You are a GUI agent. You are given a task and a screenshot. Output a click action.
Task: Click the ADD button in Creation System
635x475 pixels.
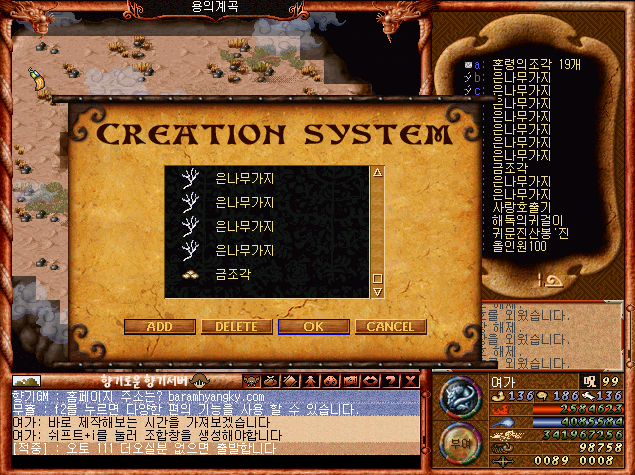click(158, 326)
